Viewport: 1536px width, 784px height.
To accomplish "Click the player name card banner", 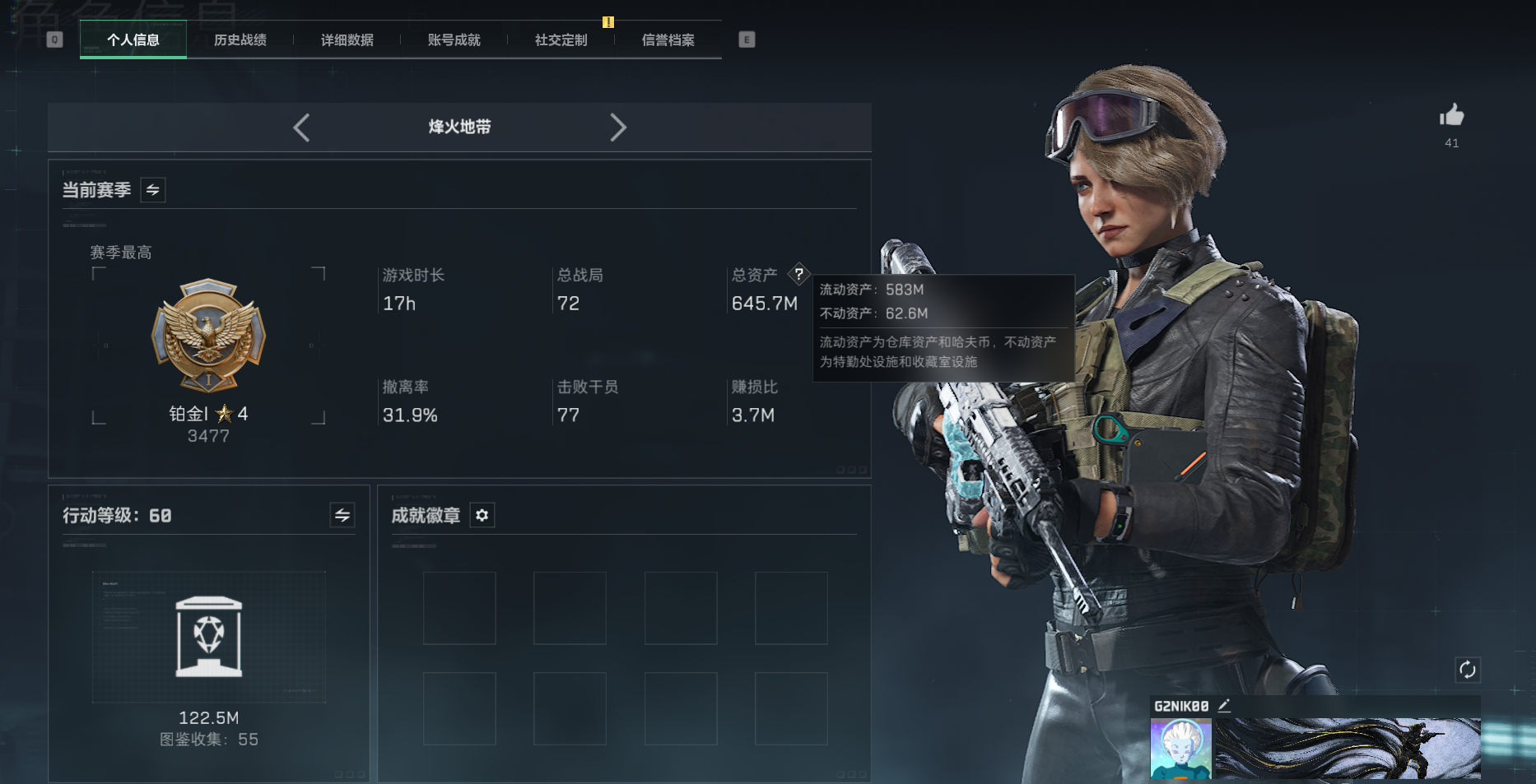I will 1347,749.
